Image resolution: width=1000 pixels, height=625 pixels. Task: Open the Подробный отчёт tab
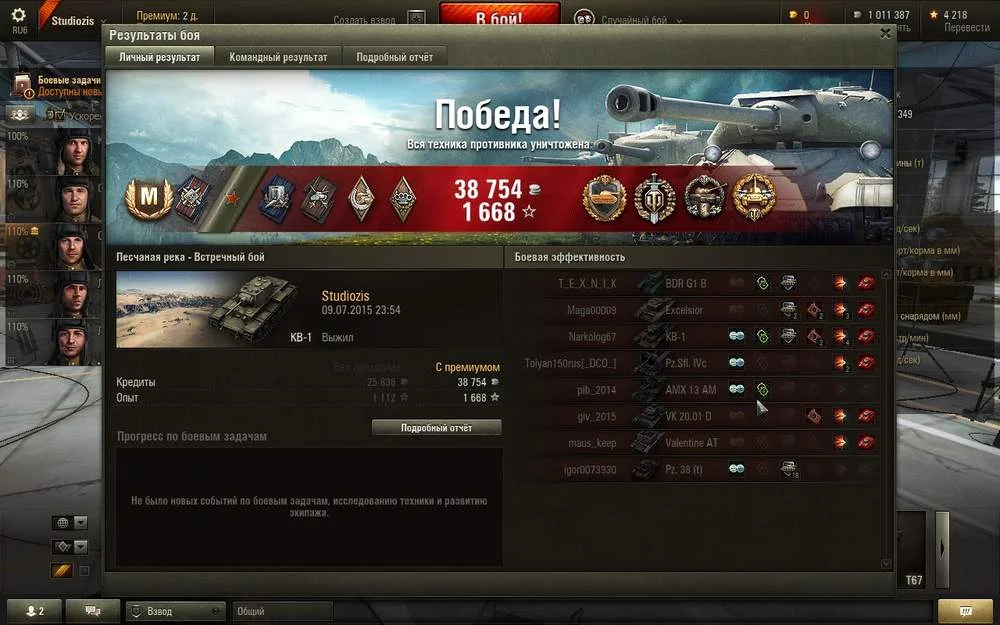coord(394,57)
